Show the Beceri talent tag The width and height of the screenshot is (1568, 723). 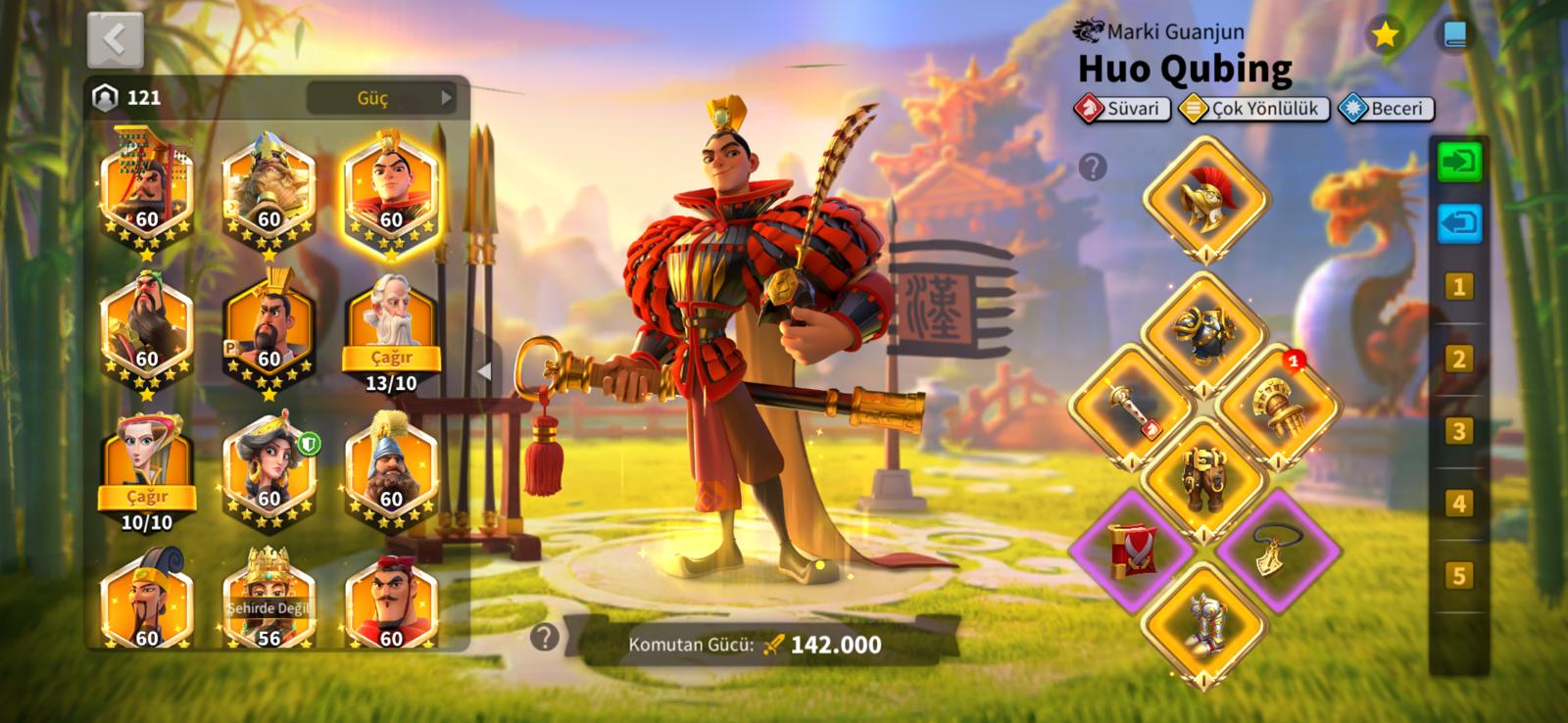(1386, 109)
